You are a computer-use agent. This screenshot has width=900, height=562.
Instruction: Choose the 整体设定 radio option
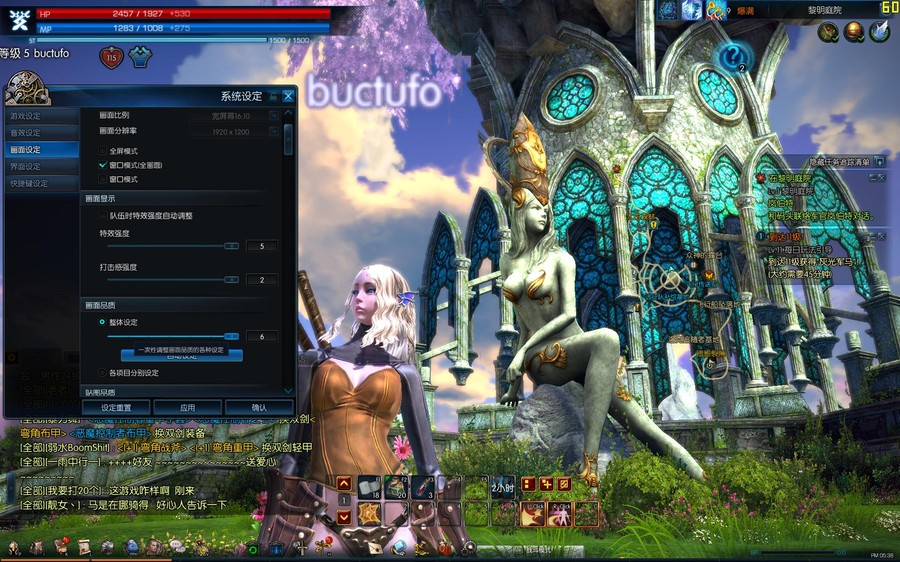click(102, 322)
